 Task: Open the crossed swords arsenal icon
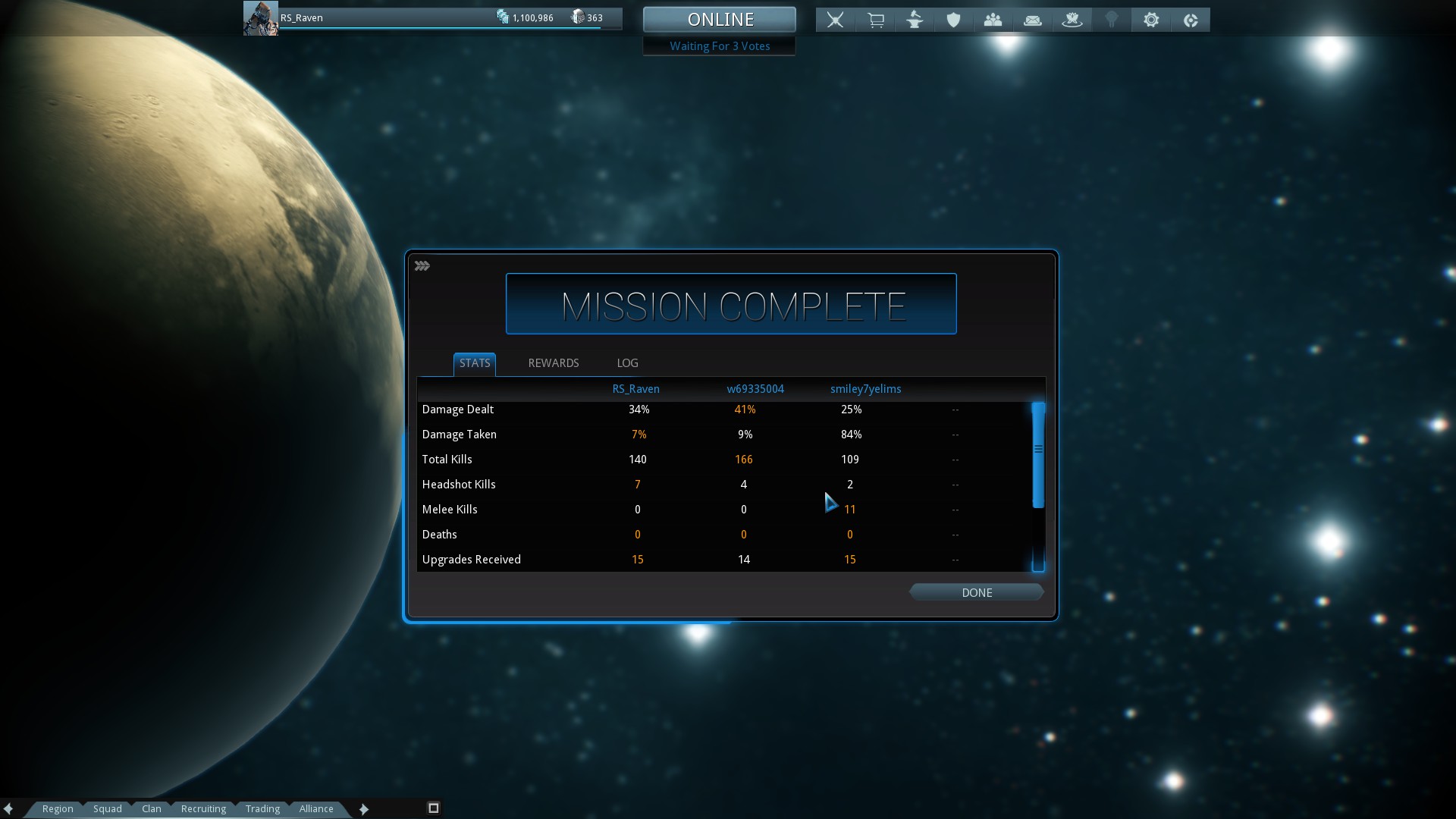[835, 20]
